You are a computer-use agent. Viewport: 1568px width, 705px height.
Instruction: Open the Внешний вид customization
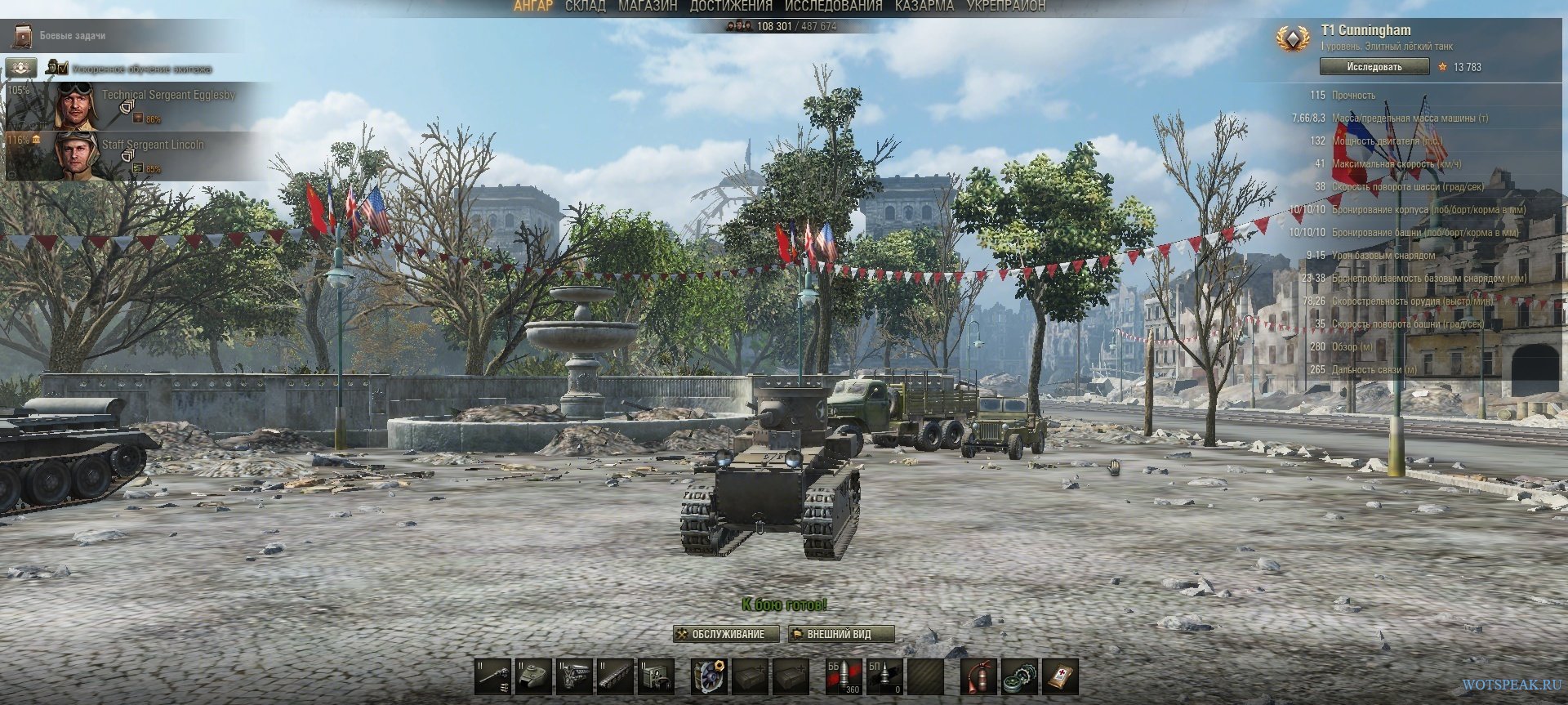point(840,634)
